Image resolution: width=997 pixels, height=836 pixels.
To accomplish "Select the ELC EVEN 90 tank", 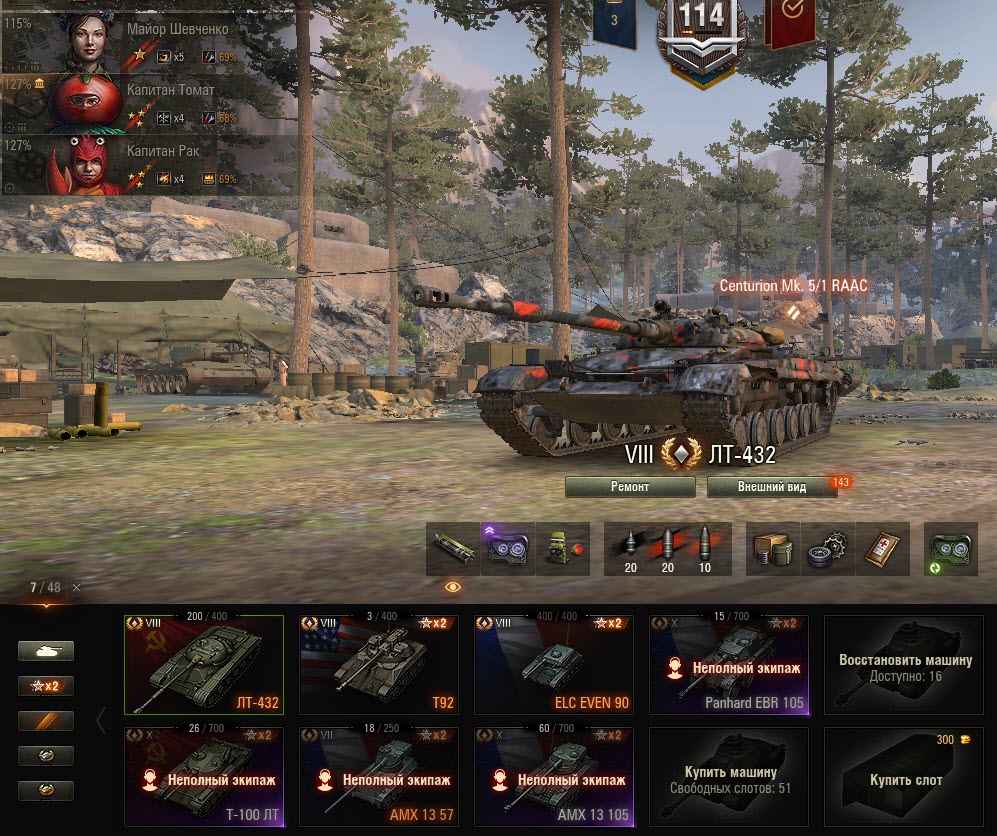I will tap(554, 664).
